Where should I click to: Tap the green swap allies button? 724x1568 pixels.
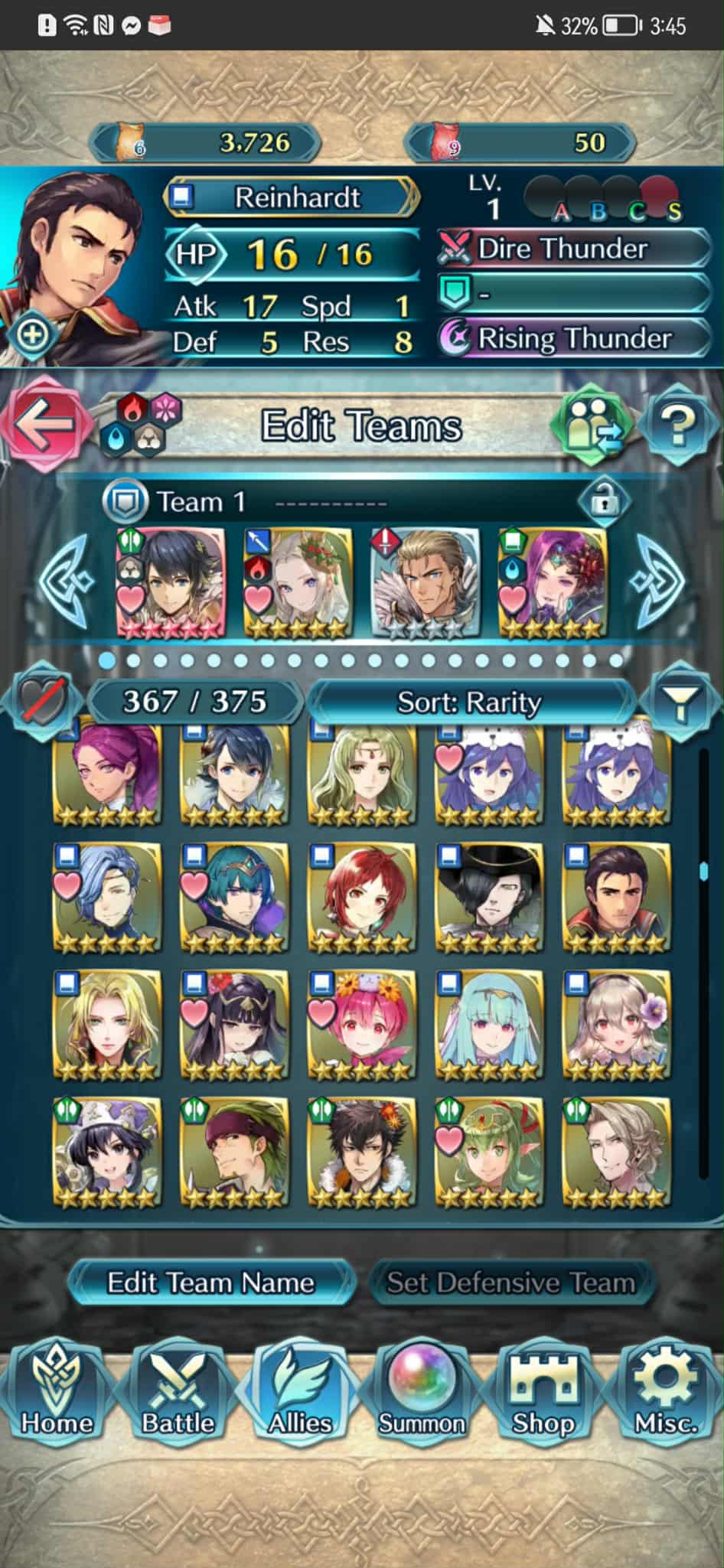[x=593, y=425]
